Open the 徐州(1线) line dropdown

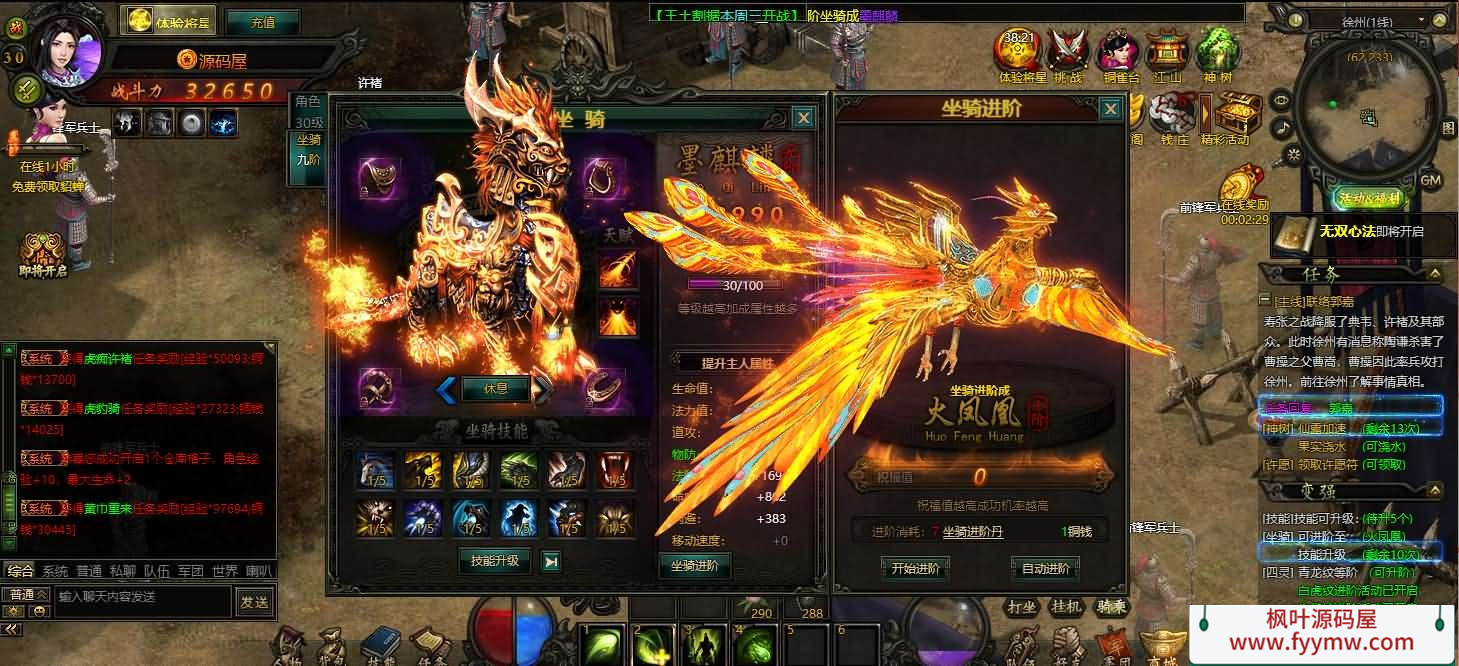point(1371,20)
